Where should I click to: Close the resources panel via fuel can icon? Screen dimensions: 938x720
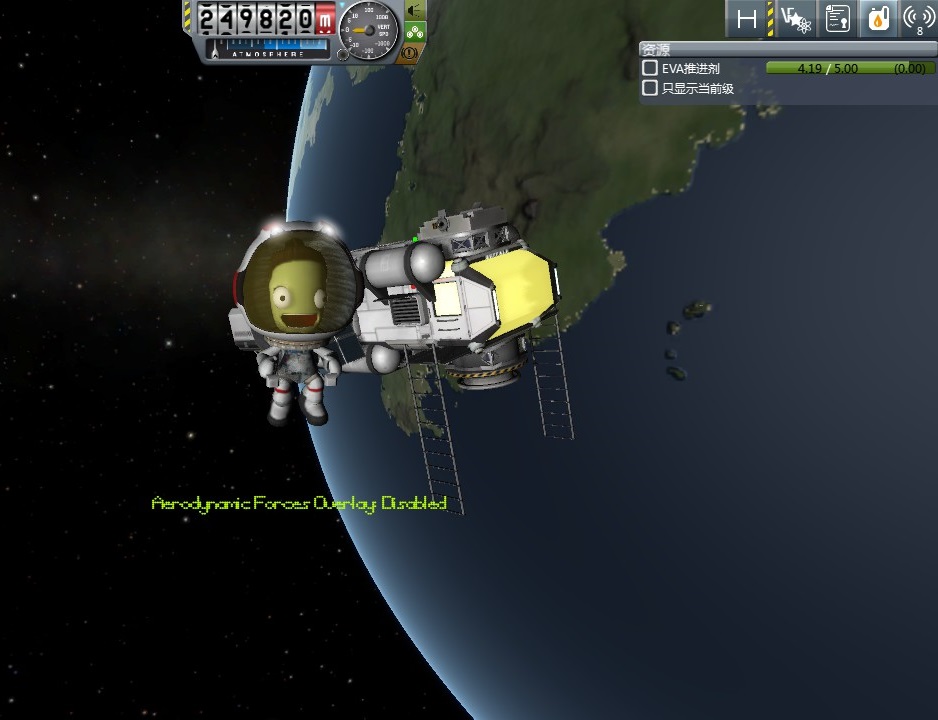click(x=877, y=18)
